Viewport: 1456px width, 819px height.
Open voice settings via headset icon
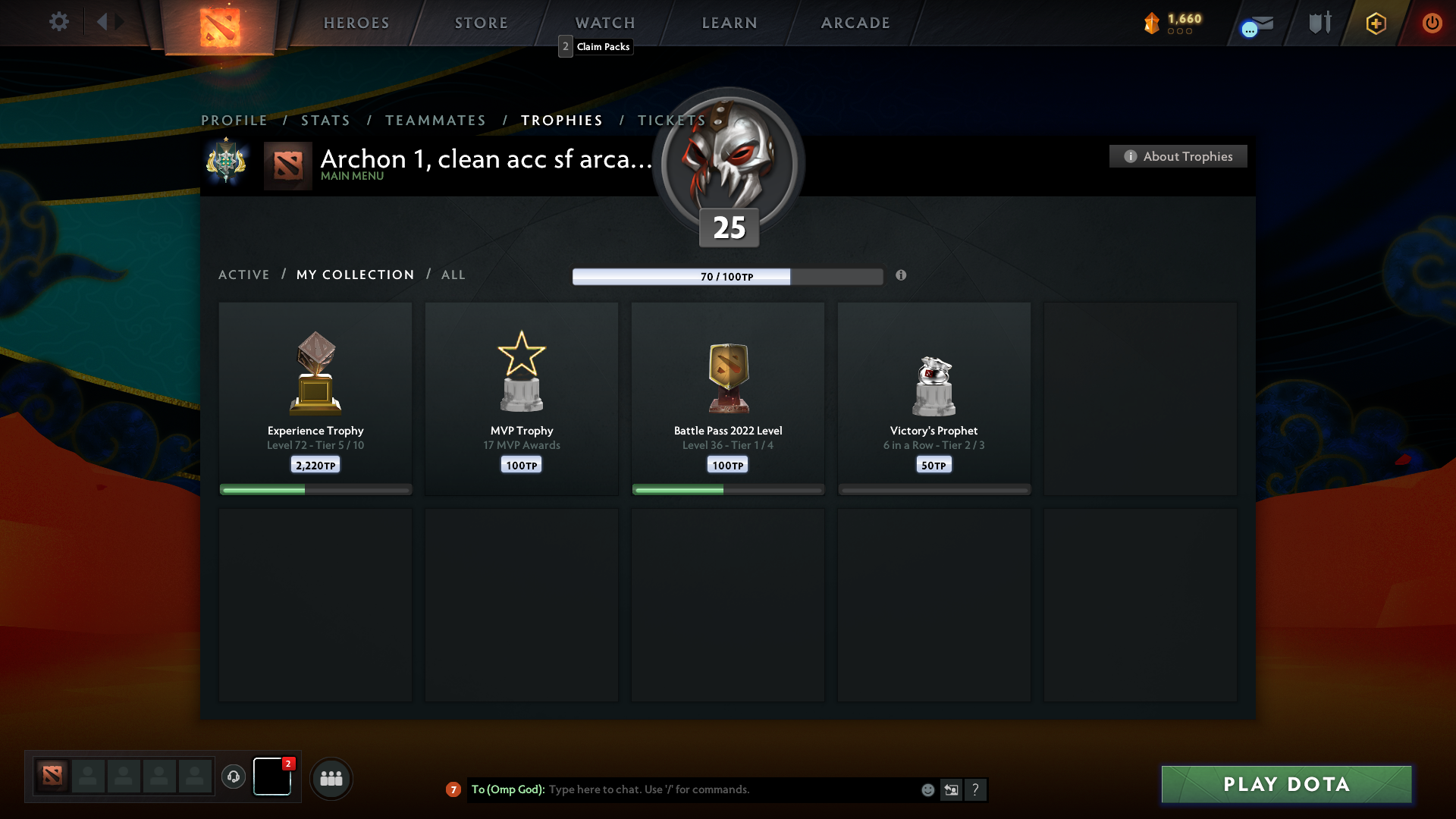pyautogui.click(x=234, y=778)
